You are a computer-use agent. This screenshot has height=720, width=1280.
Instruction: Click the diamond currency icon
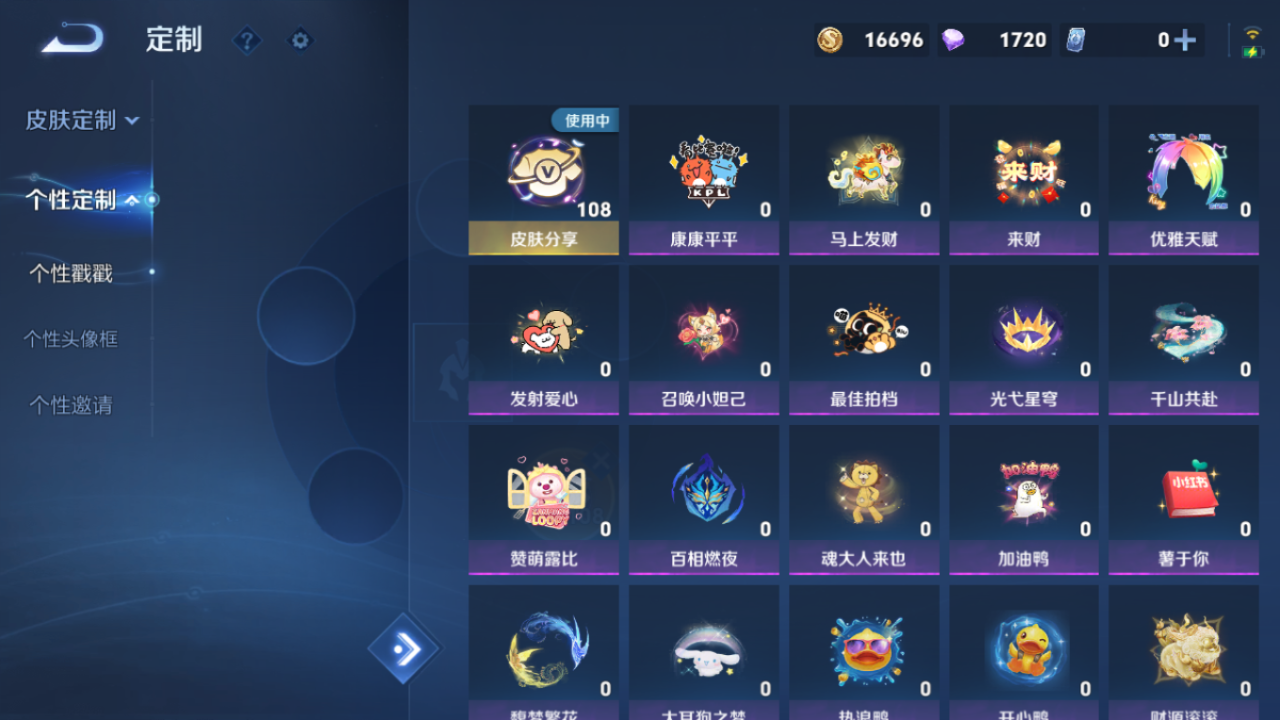(x=954, y=40)
